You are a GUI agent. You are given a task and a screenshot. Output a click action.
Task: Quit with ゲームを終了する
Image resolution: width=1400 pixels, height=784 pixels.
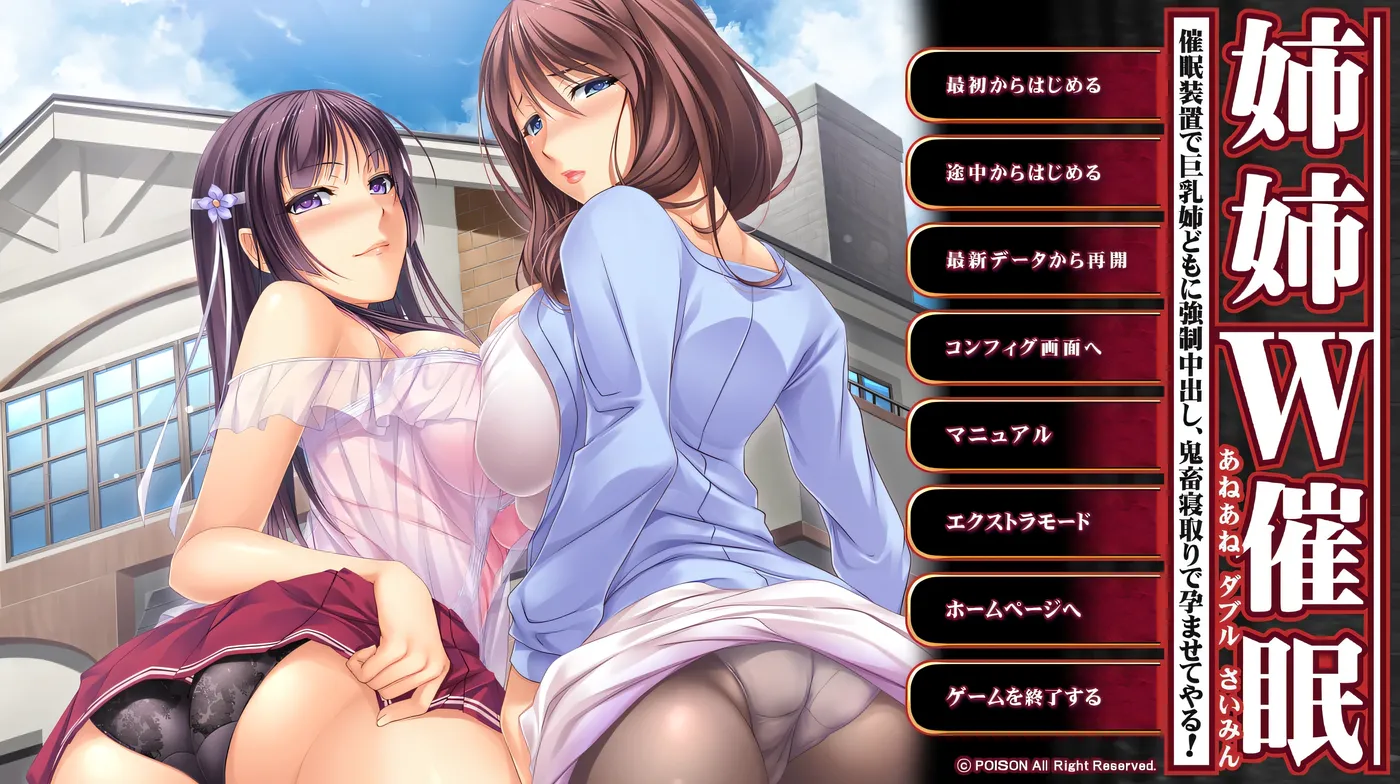pos(1023,697)
